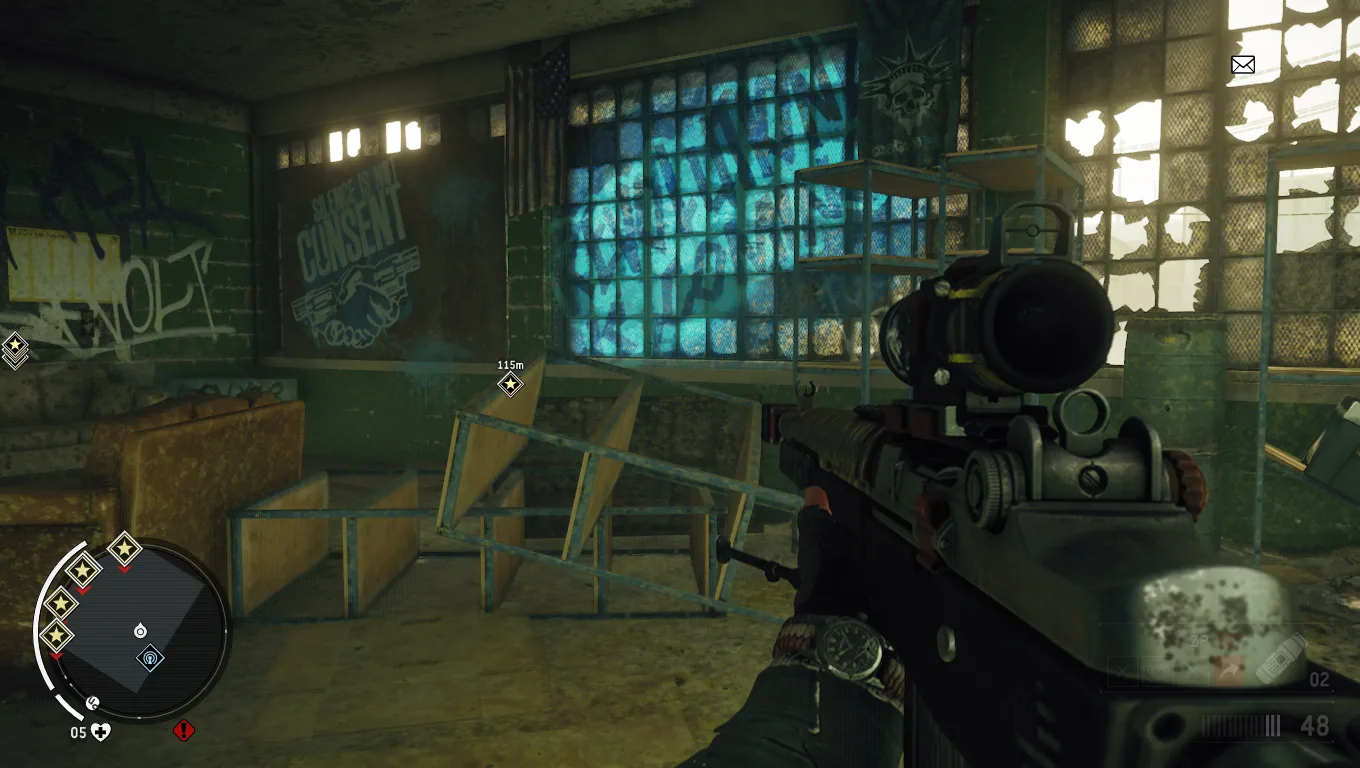The image size is (1360, 768).
Task: Click the ammo counter showing 48
Action: [x=1315, y=724]
